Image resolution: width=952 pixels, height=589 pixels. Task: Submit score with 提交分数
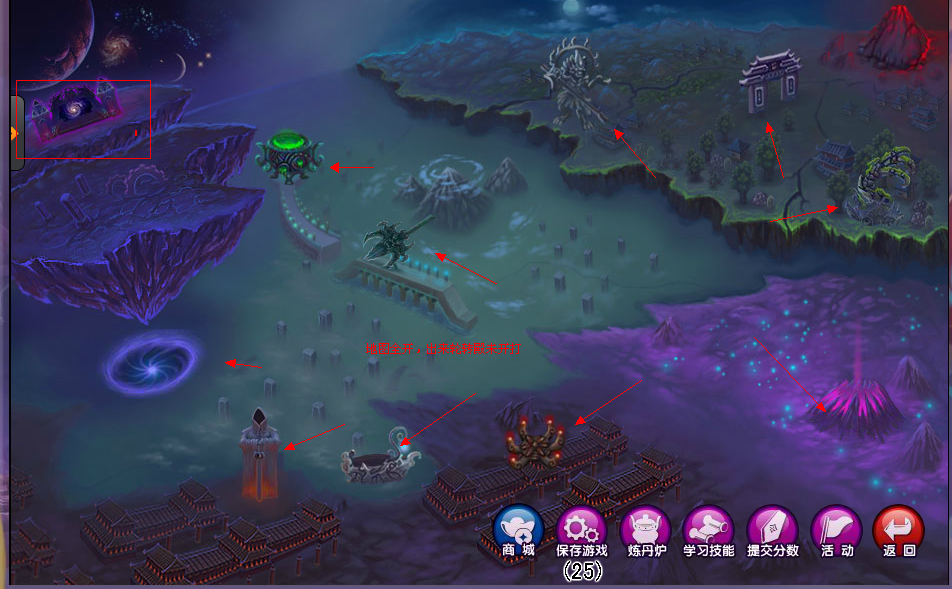point(772,531)
